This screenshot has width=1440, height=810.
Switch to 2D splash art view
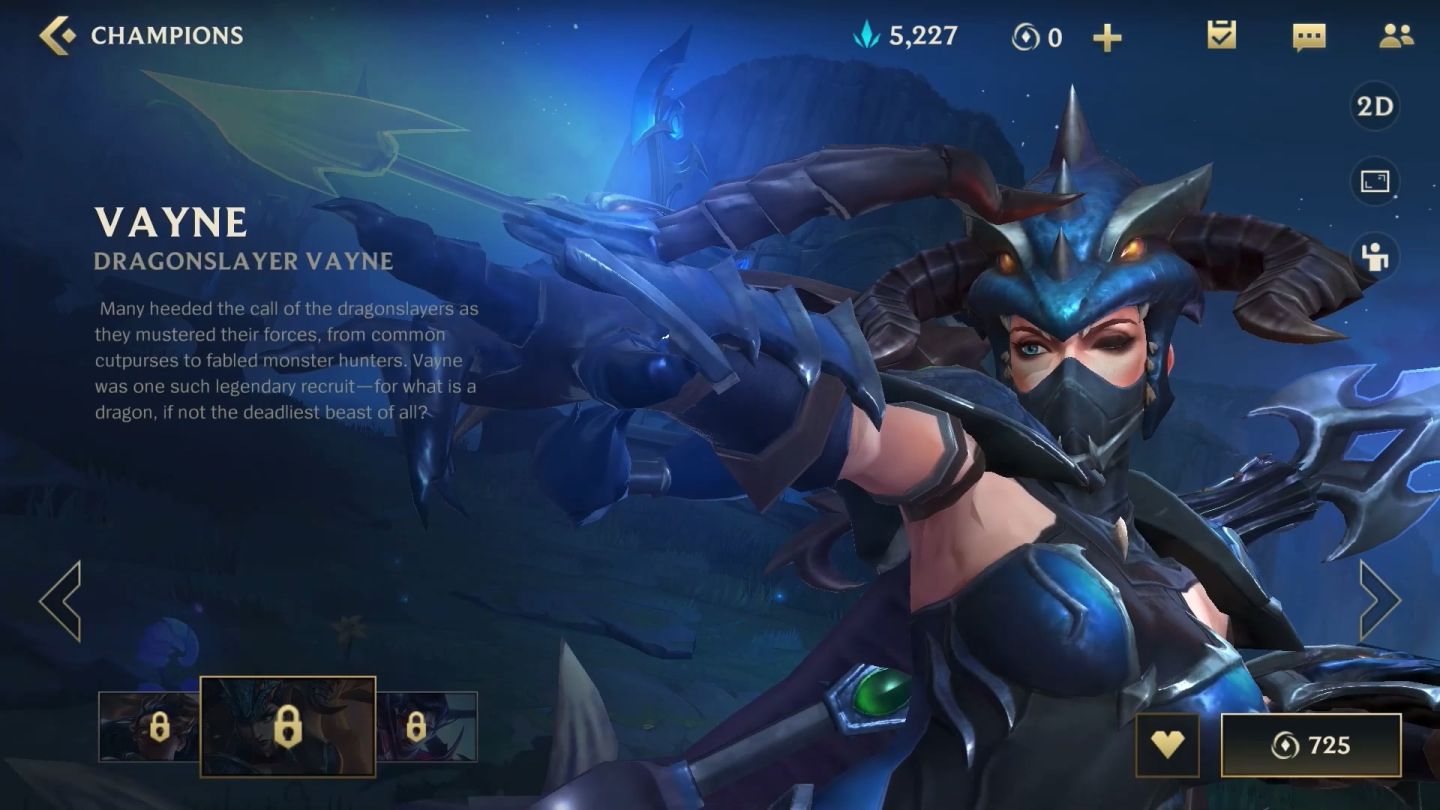(x=1375, y=107)
